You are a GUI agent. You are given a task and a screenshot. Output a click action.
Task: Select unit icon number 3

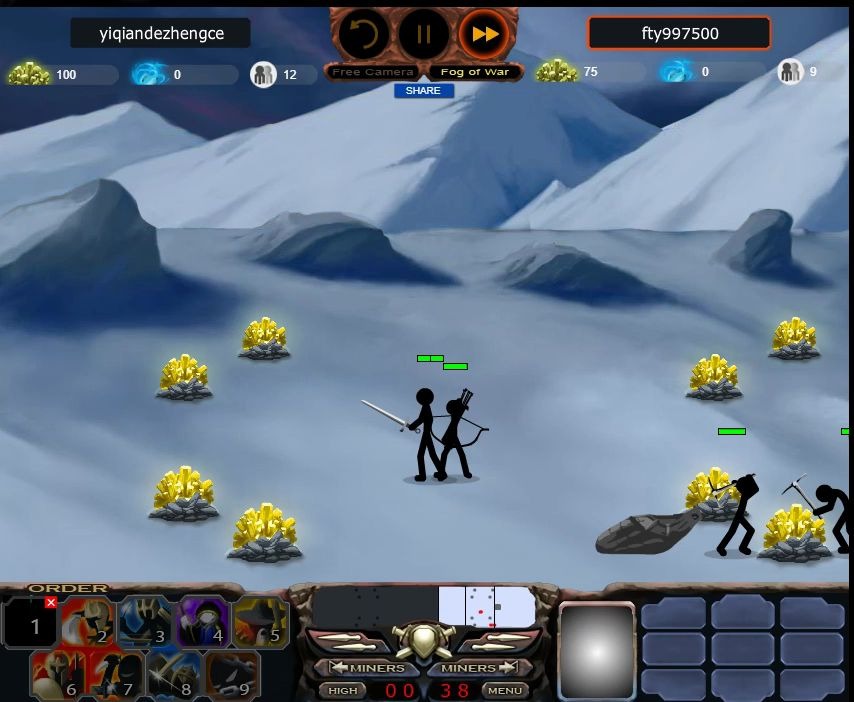(x=146, y=624)
